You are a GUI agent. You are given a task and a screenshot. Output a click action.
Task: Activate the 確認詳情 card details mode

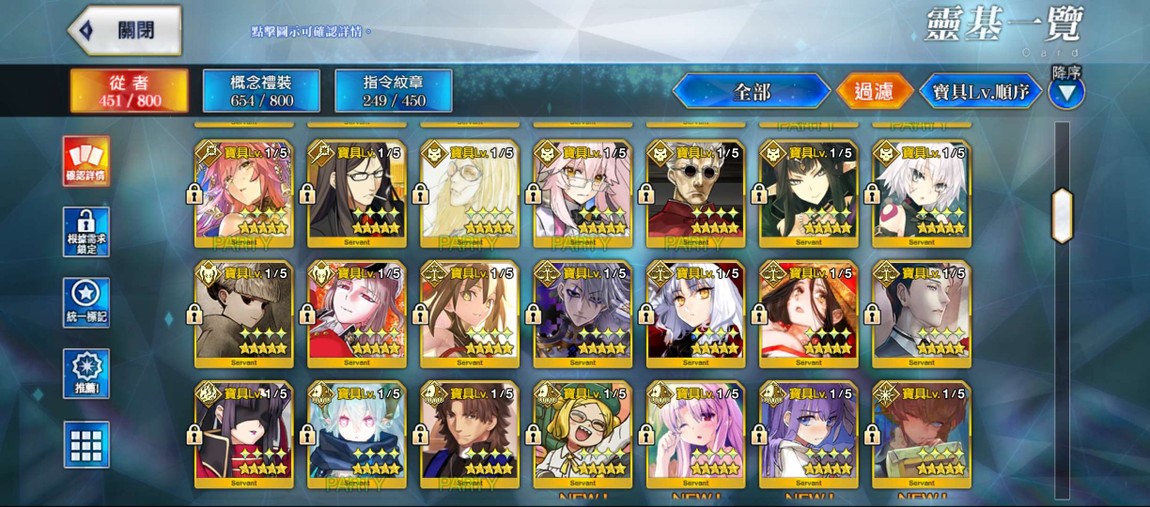[86, 161]
